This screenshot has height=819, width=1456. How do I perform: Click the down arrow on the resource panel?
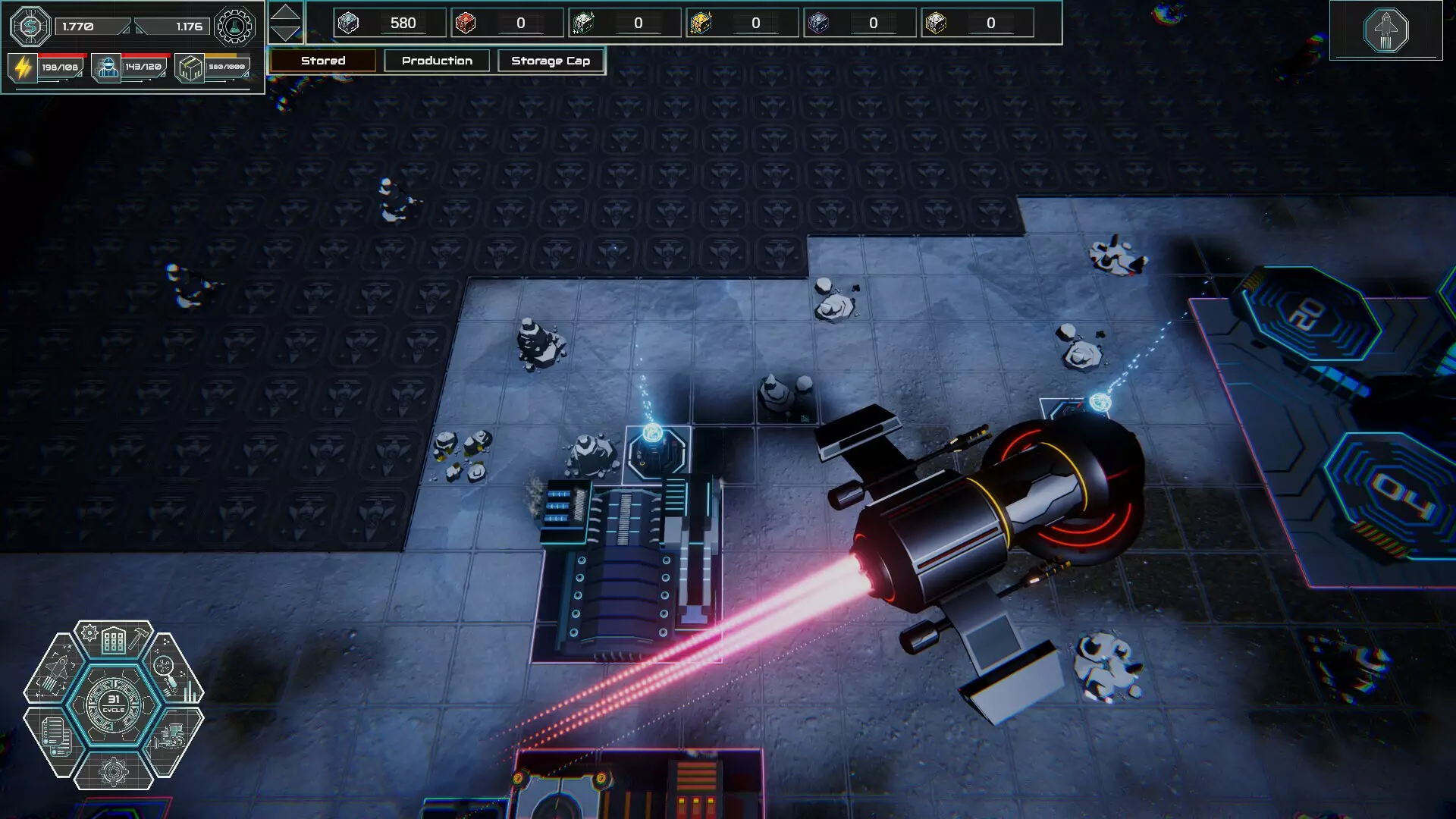point(285,33)
